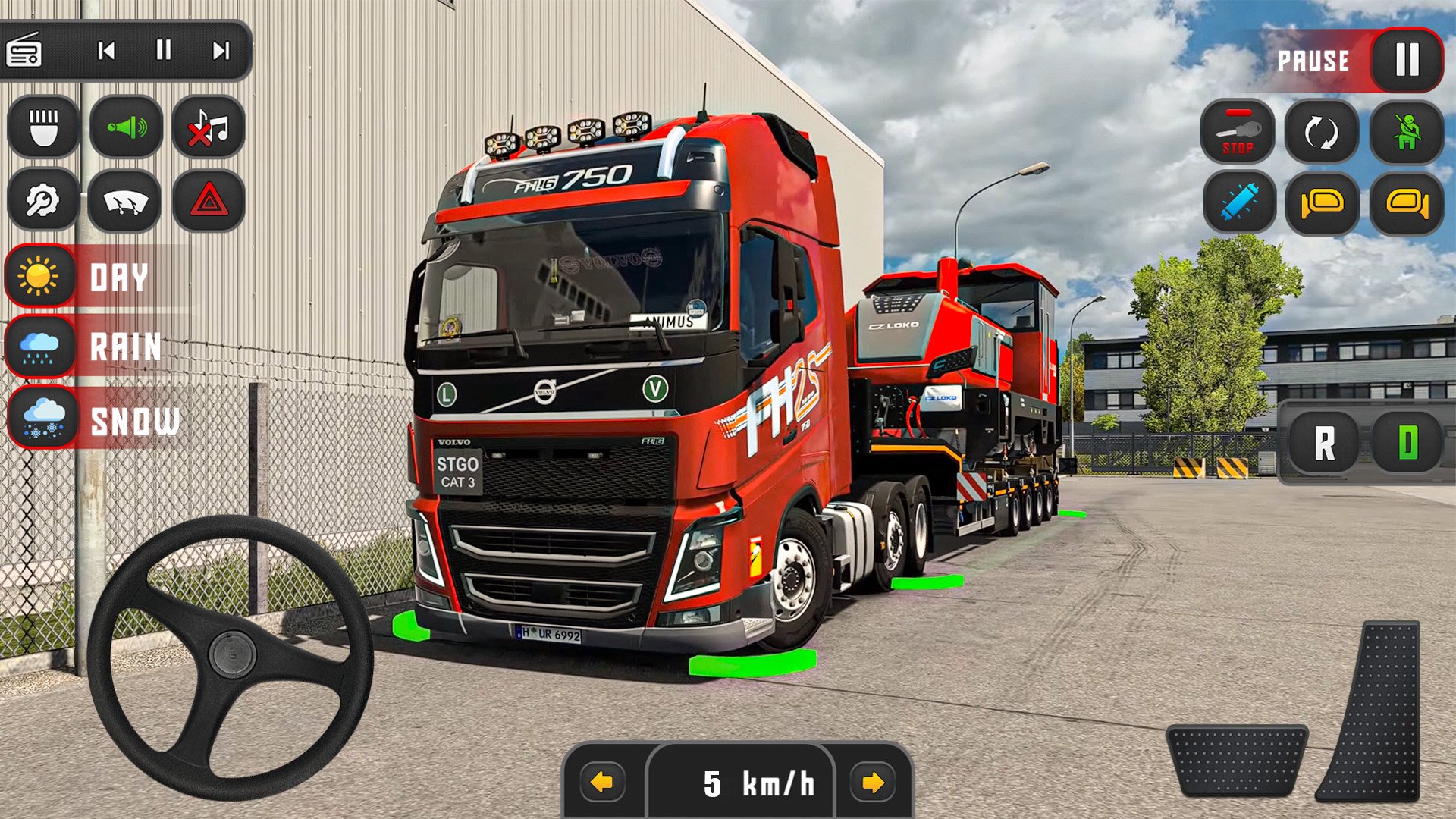The width and height of the screenshot is (1456, 819).
Task: Turn on the hazard warning triangle
Action: click(209, 201)
